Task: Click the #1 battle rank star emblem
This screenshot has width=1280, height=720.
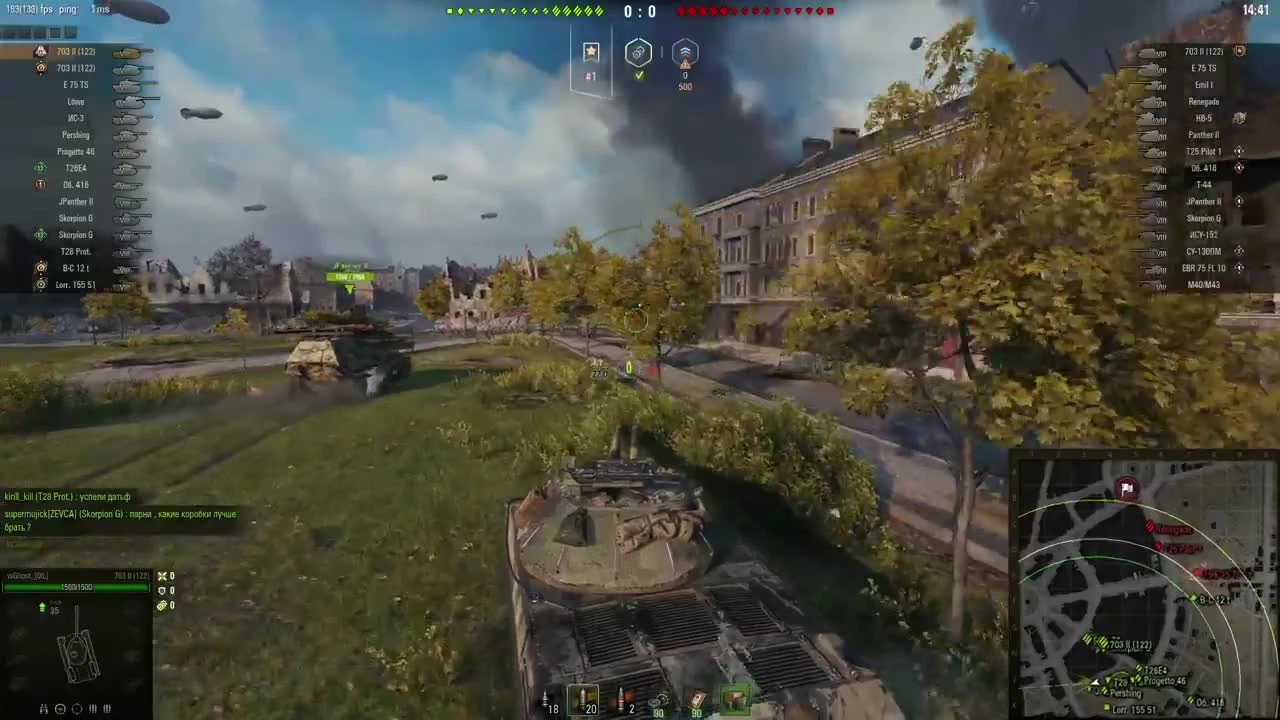Action: [x=590, y=52]
